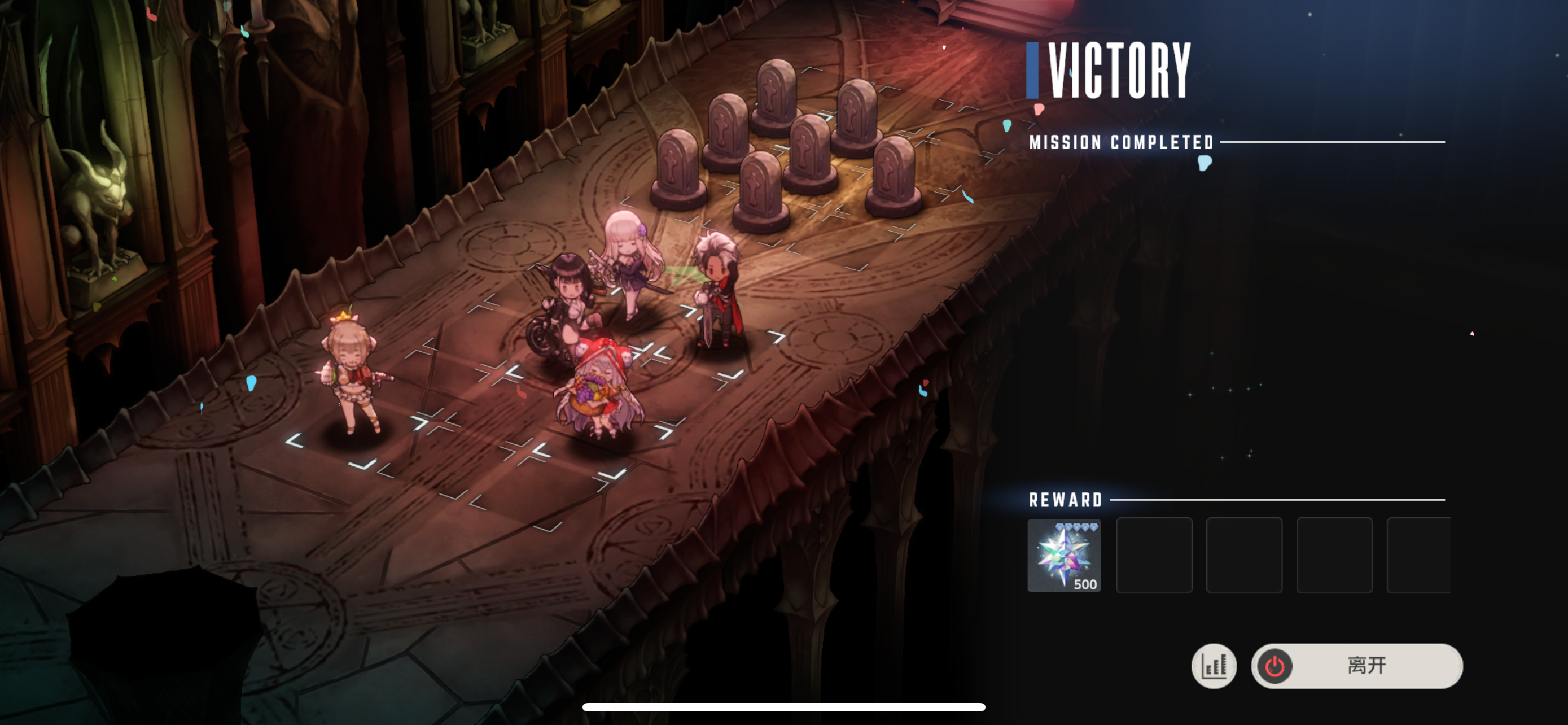The height and width of the screenshot is (725, 1568).
Task: Select the 500 crystal star reward item
Action: pyautogui.click(x=1063, y=554)
